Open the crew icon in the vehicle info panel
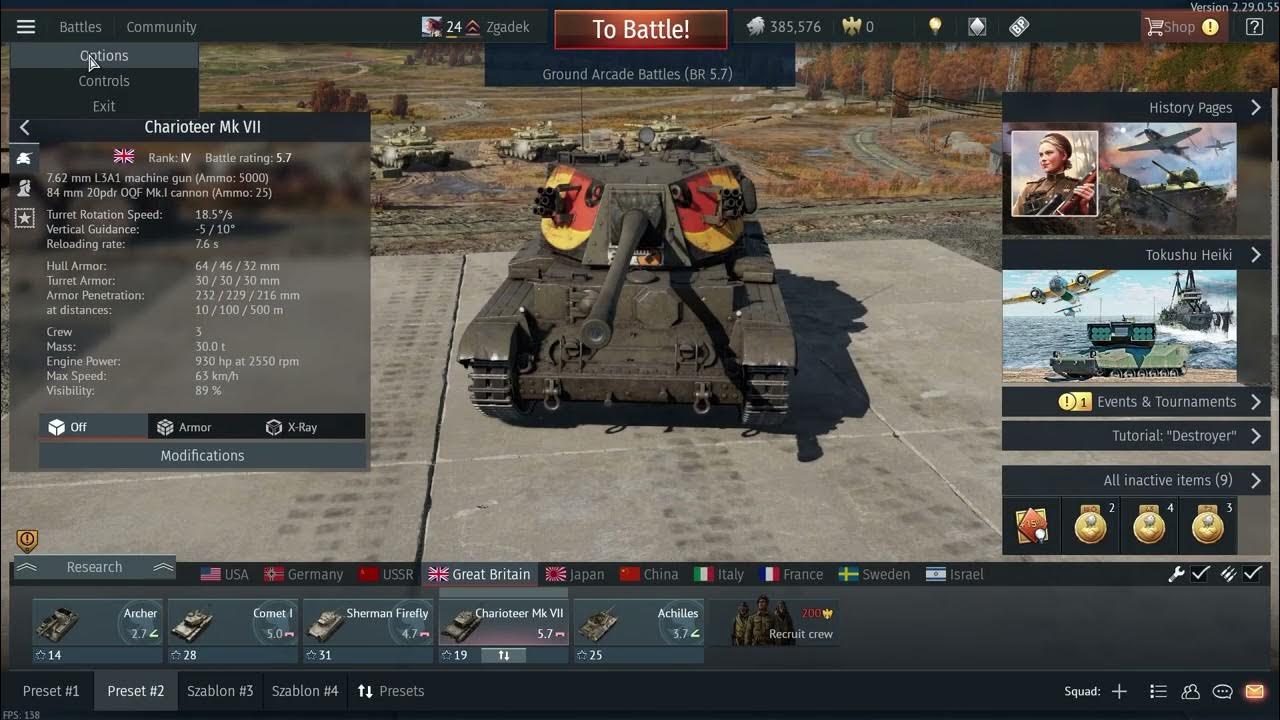Screen dimensions: 1280x720 (25, 188)
